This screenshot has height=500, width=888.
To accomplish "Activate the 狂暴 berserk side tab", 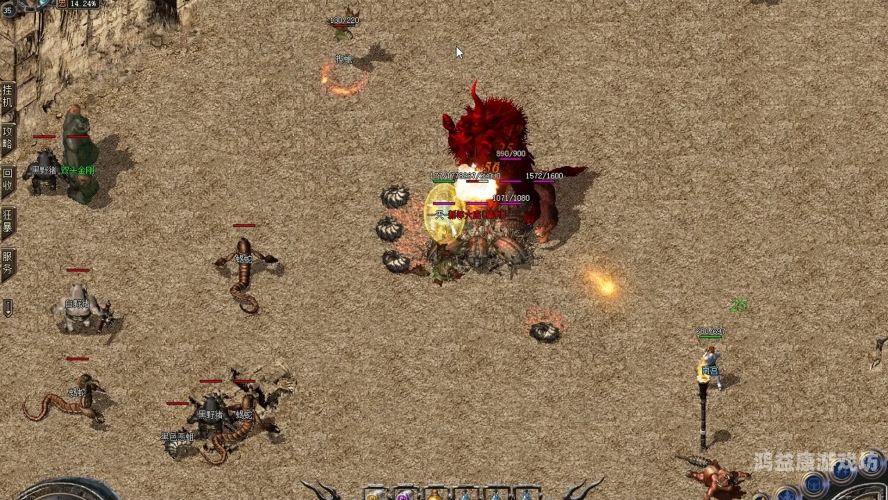I will [x=8, y=222].
